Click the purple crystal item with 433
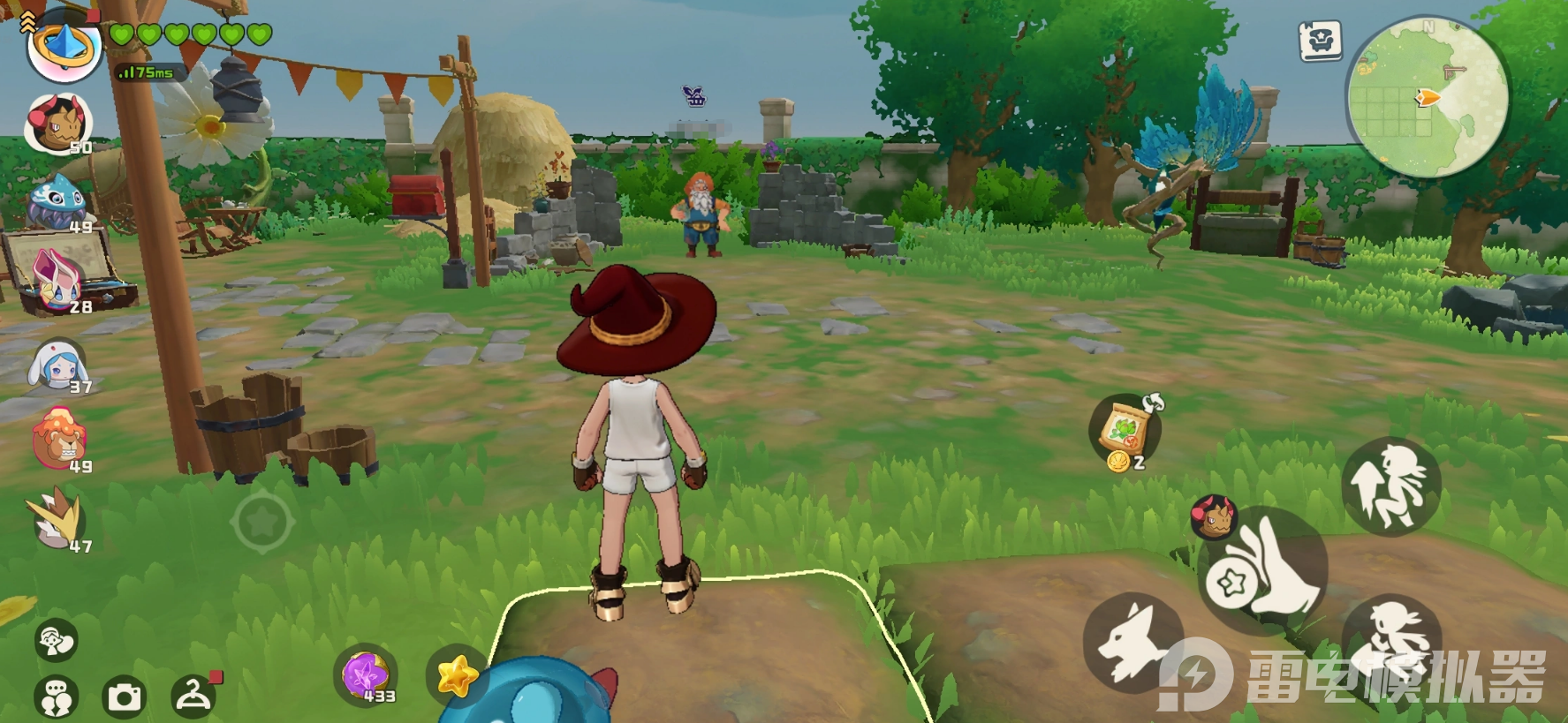The width and height of the screenshot is (1568, 723). click(x=366, y=675)
